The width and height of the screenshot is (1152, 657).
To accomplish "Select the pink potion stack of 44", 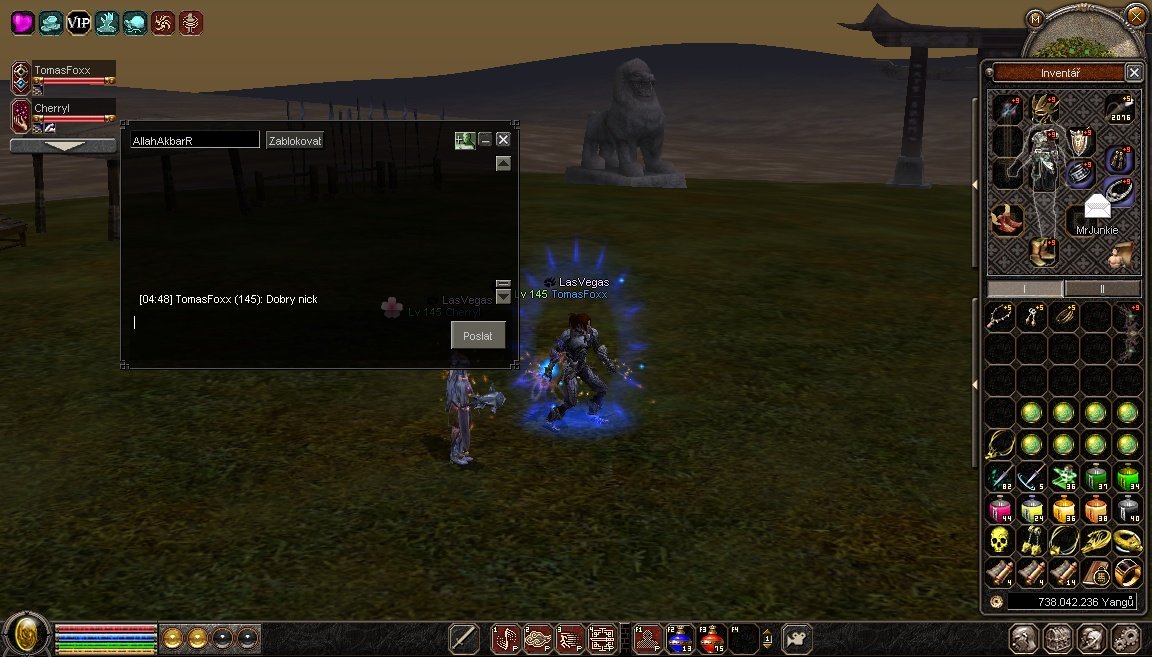I will [x=998, y=509].
